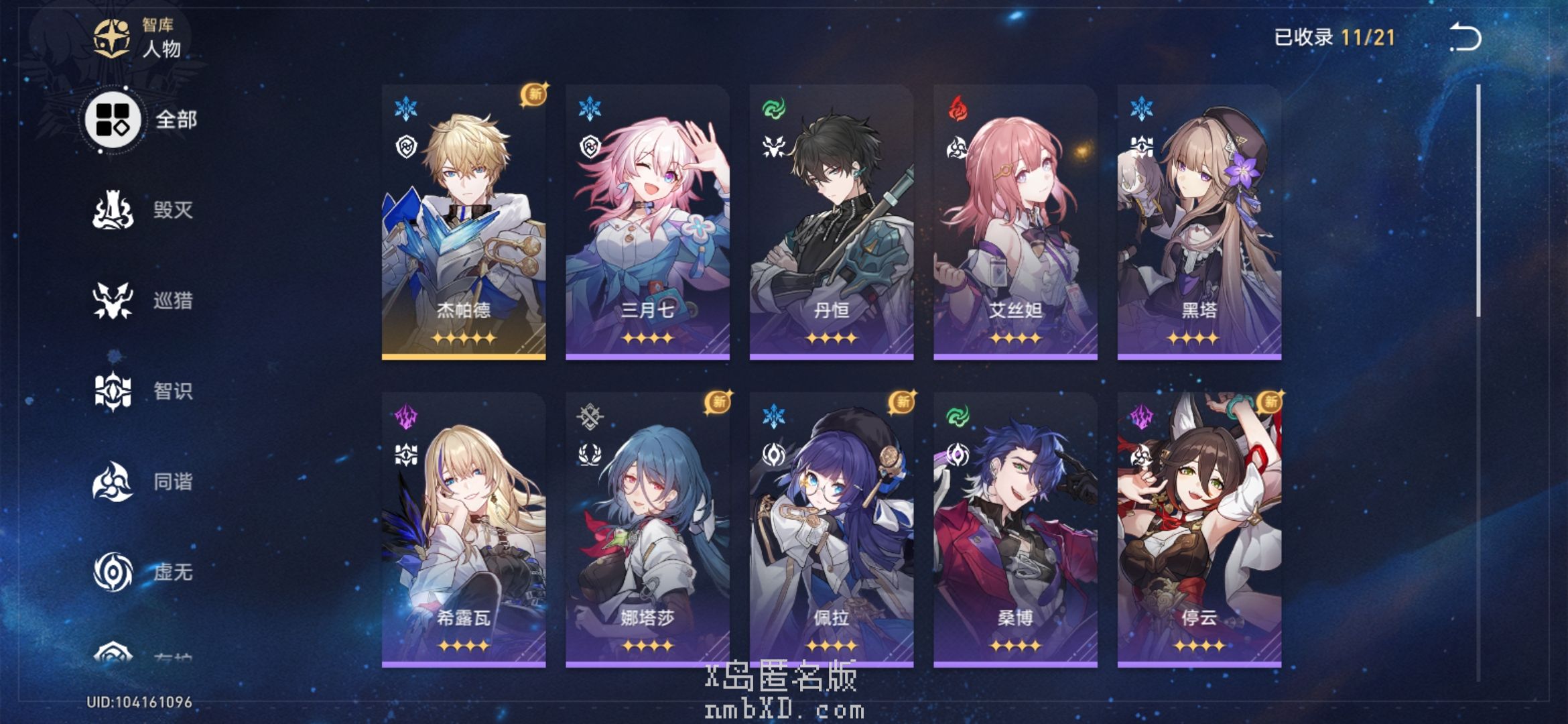Click the back arrow to exit

(1465, 38)
